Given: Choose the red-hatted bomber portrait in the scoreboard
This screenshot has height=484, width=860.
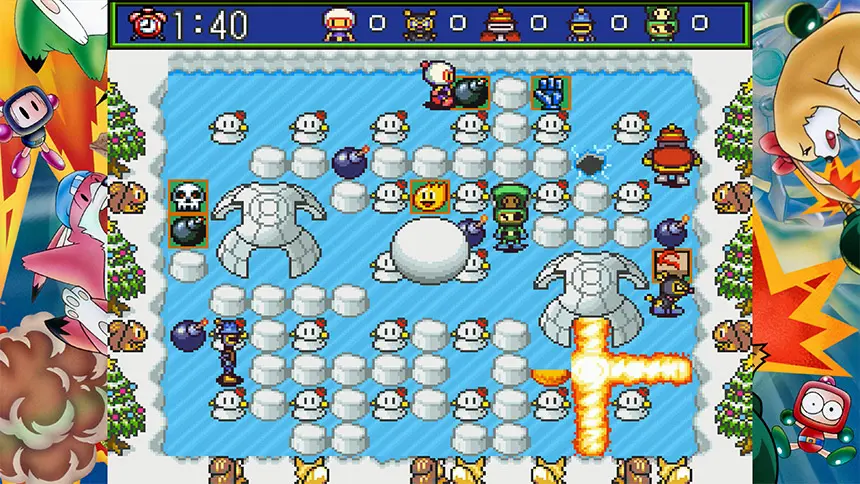Looking at the screenshot, I should coord(499,23).
